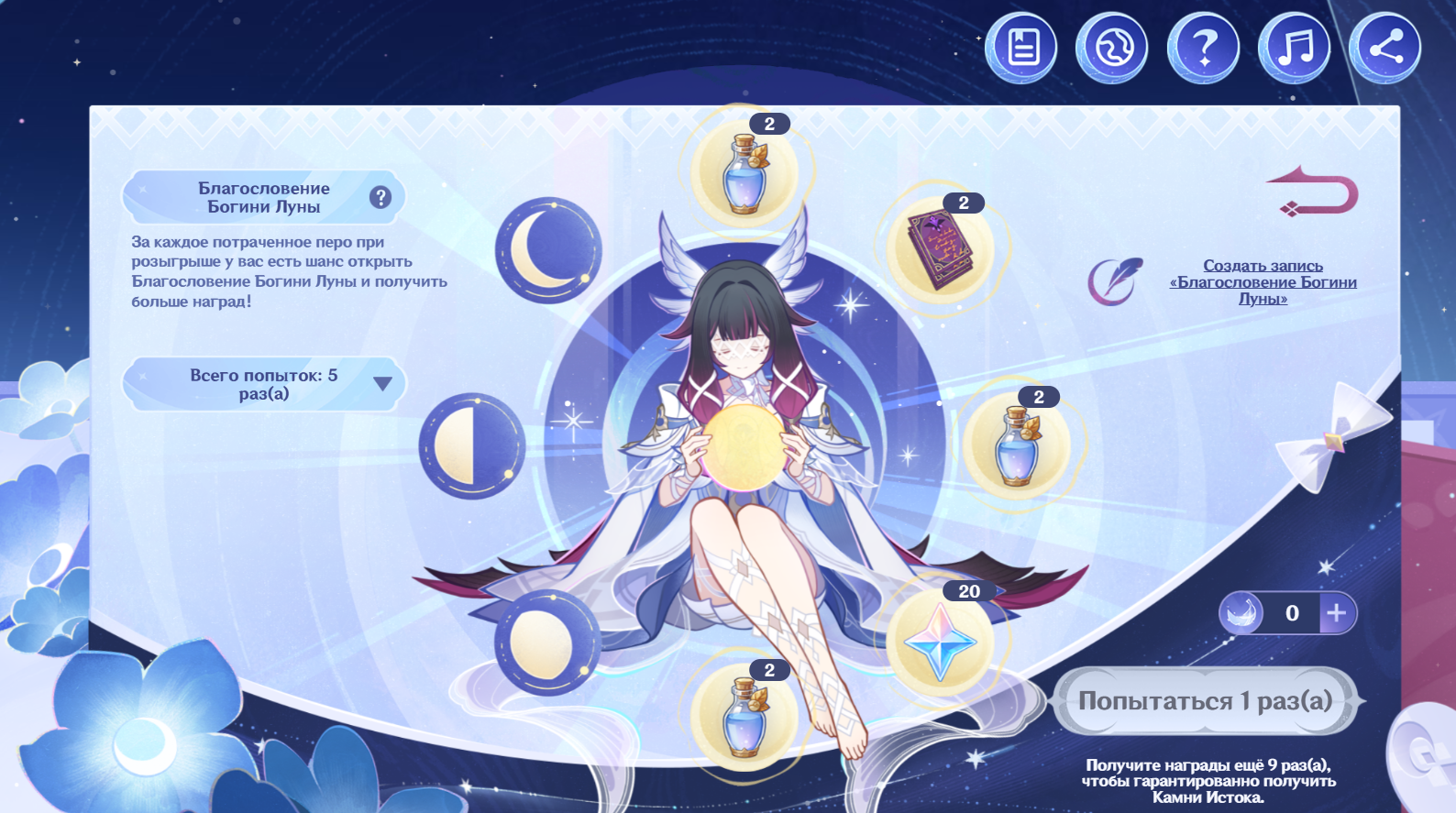Screen dimensions: 1456x813
Task: Open Создать запись «Благословение Богини Луны» link
Action: 1263,281
